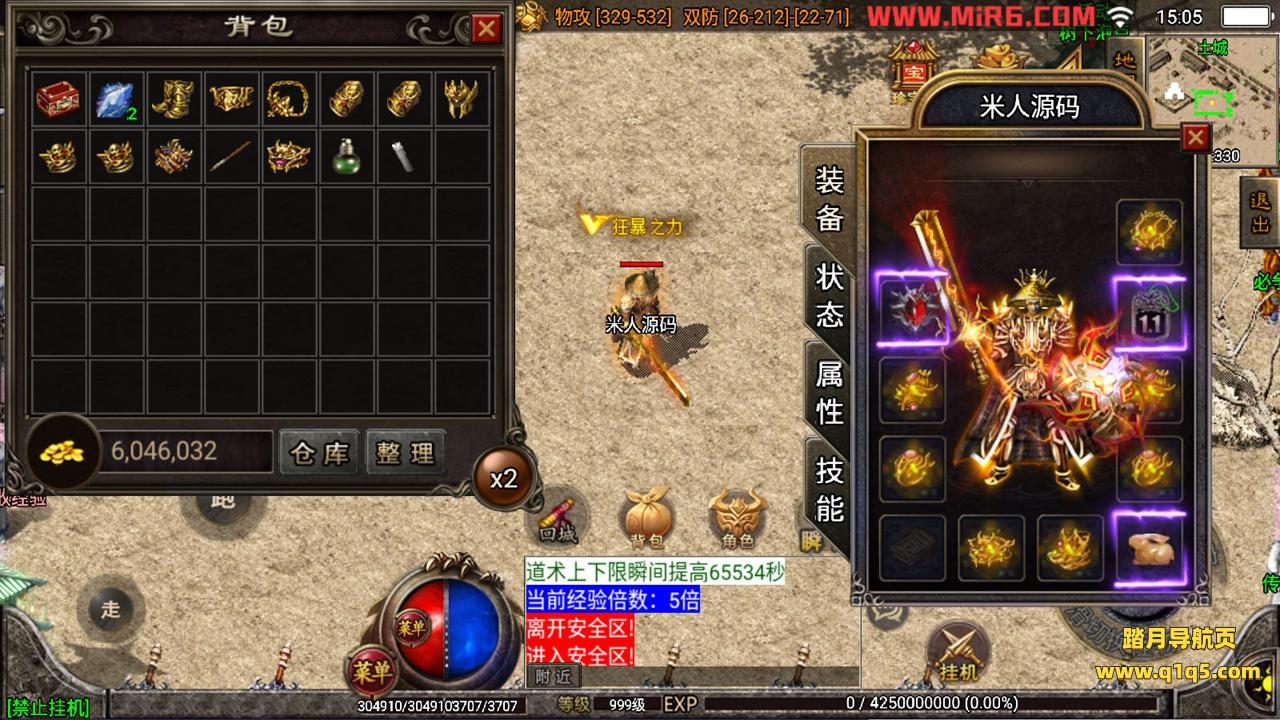Screen dimensions: 1280x720
Task: Open the 仓库 warehouse
Action: point(319,453)
